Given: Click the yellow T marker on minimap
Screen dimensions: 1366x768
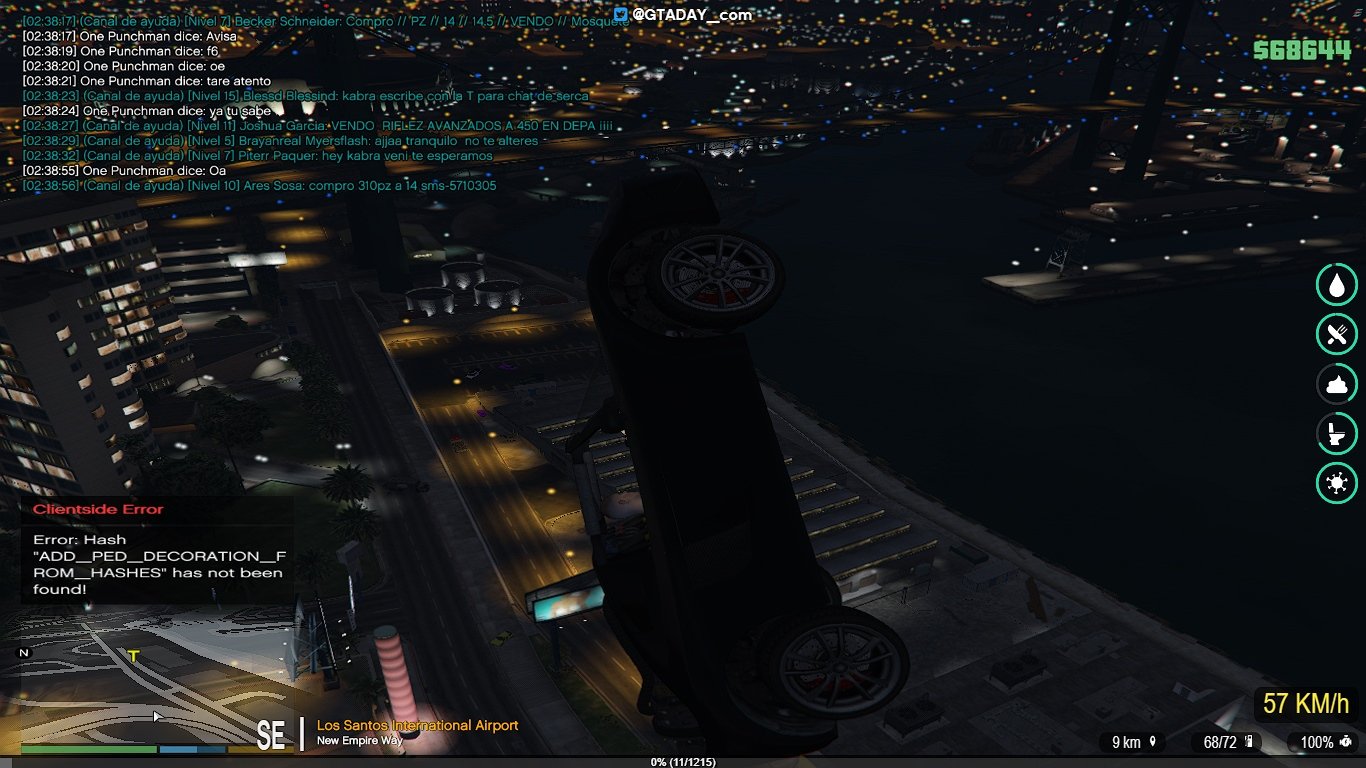Looking at the screenshot, I should [x=133, y=656].
